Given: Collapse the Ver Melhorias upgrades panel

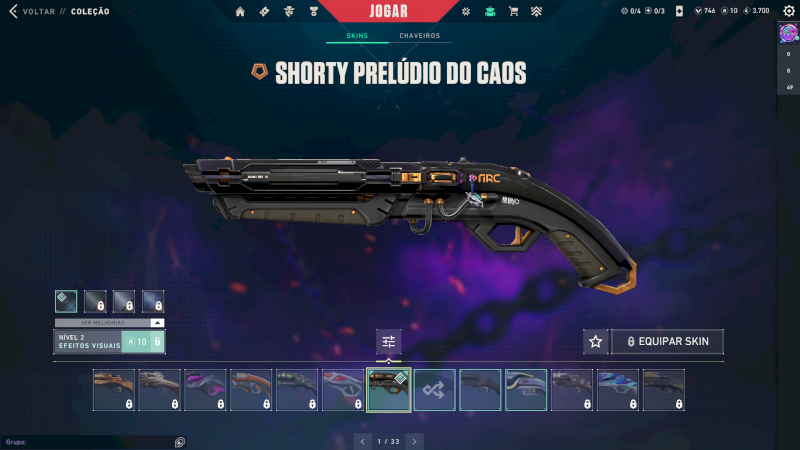Looking at the screenshot, I should 157,323.
